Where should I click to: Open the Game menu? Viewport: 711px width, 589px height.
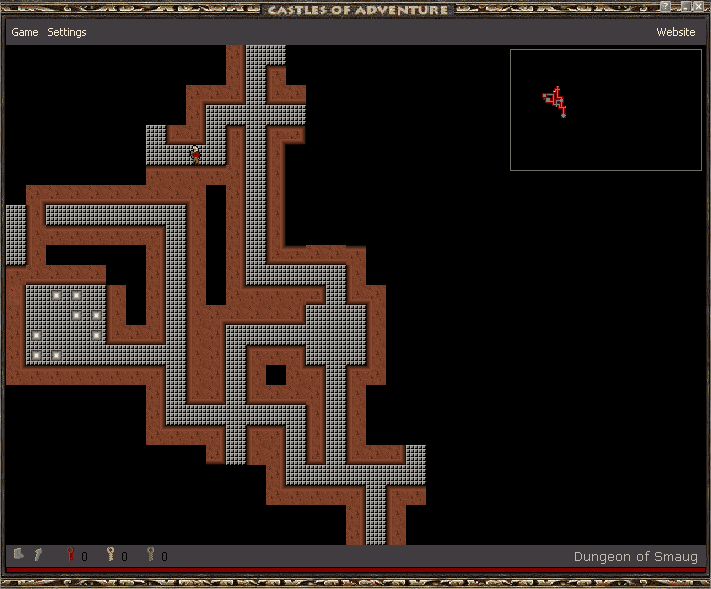coord(25,32)
